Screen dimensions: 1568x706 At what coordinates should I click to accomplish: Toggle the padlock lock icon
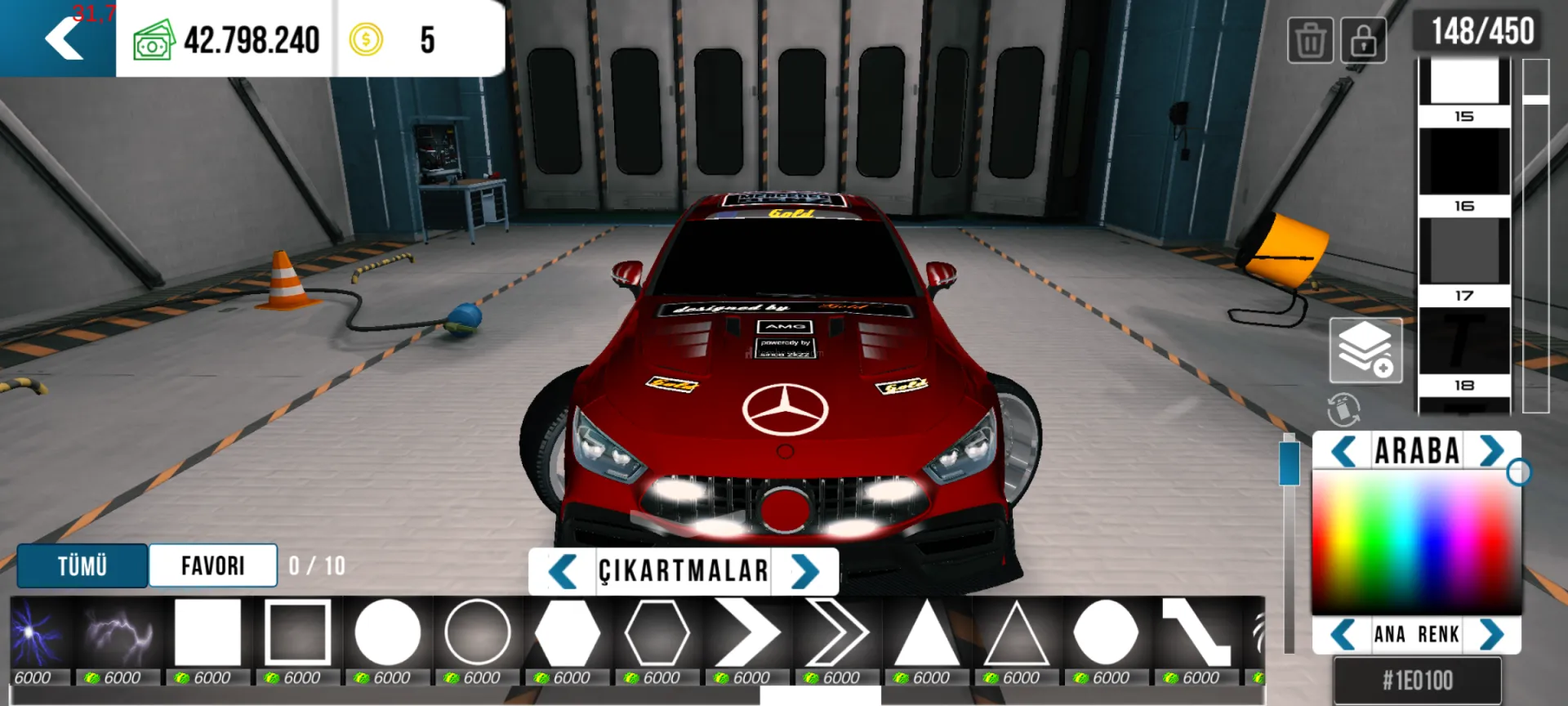point(1362,40)
